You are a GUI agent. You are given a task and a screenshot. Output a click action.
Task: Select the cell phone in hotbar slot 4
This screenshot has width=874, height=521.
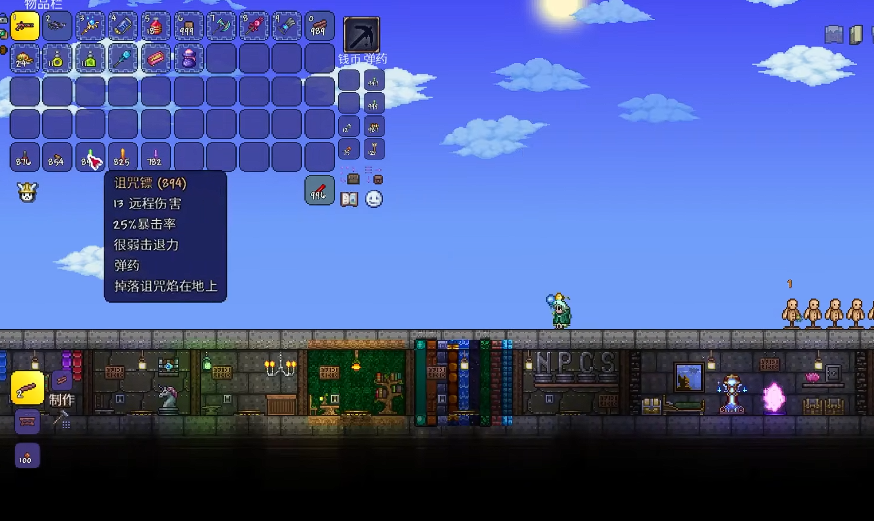point(123,26)
